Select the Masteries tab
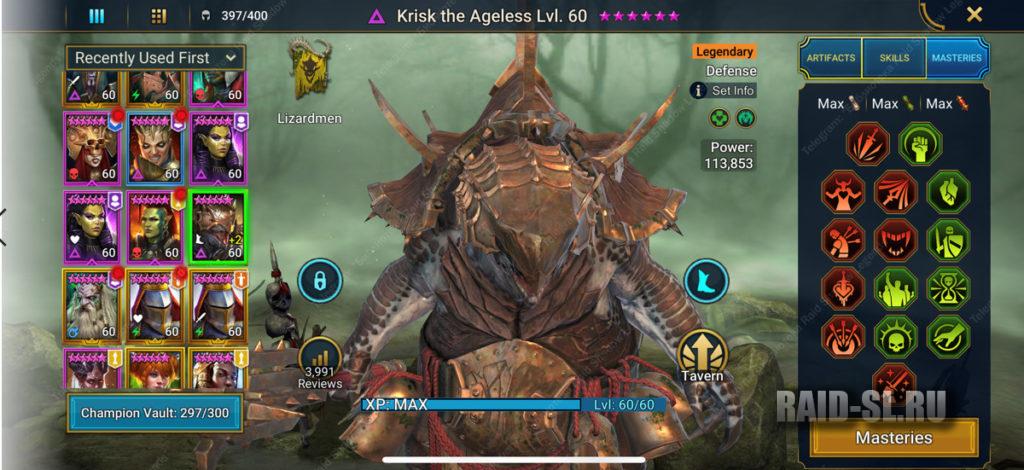The height and width of the screenshot is (470, 1024). pyautogui.click(x=956, y=58)
